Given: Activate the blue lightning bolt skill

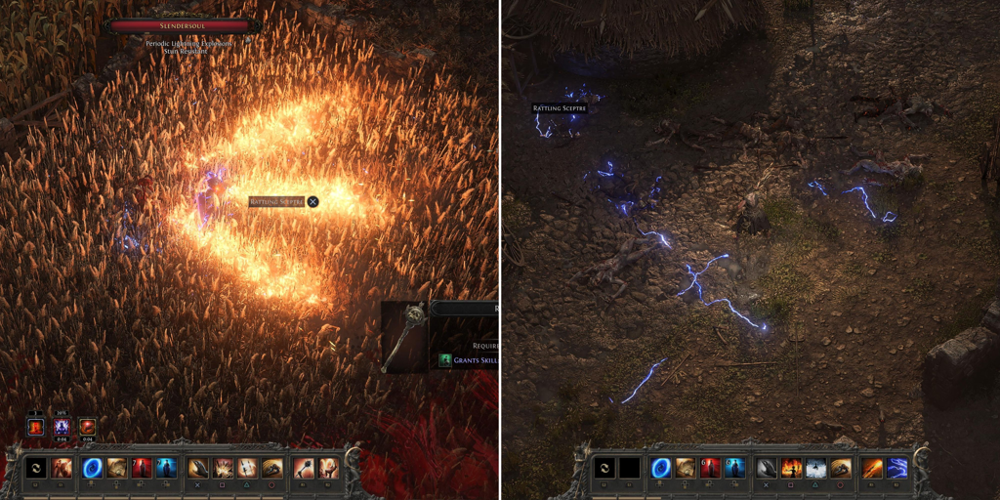Looking at the screenshot, I should coord(896,468).
